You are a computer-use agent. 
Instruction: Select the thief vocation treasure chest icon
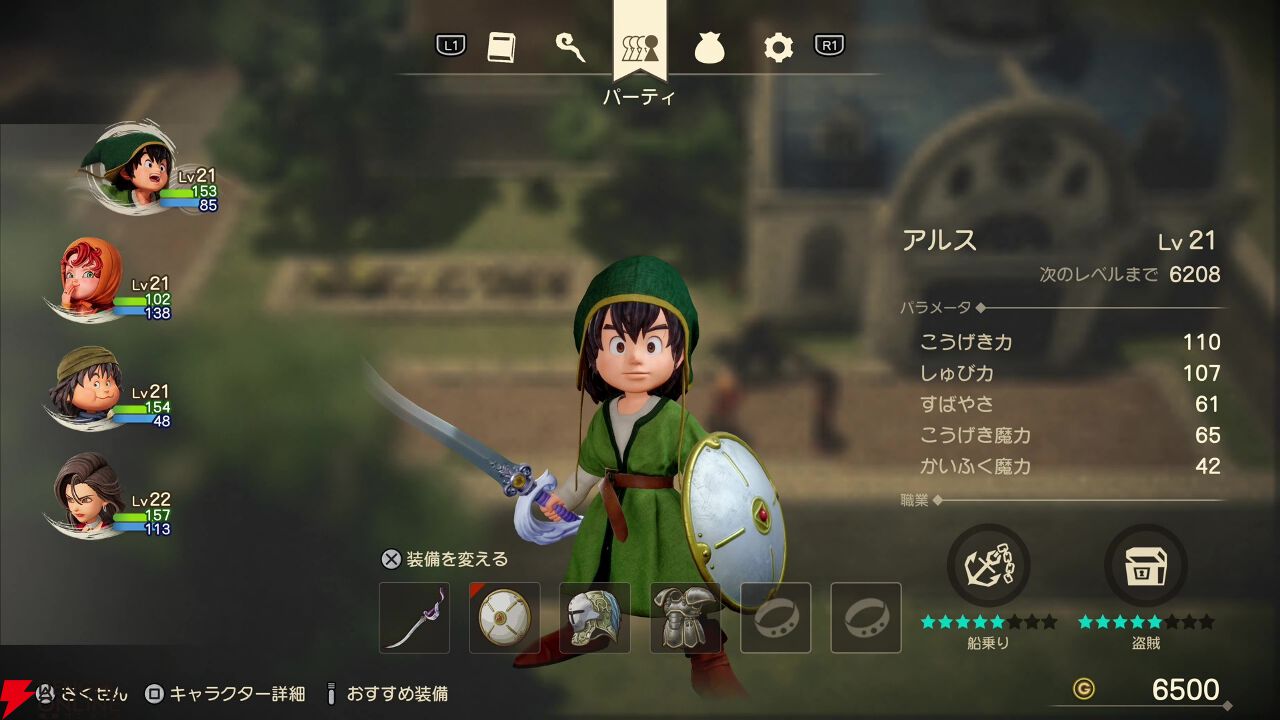point(1145,565)
